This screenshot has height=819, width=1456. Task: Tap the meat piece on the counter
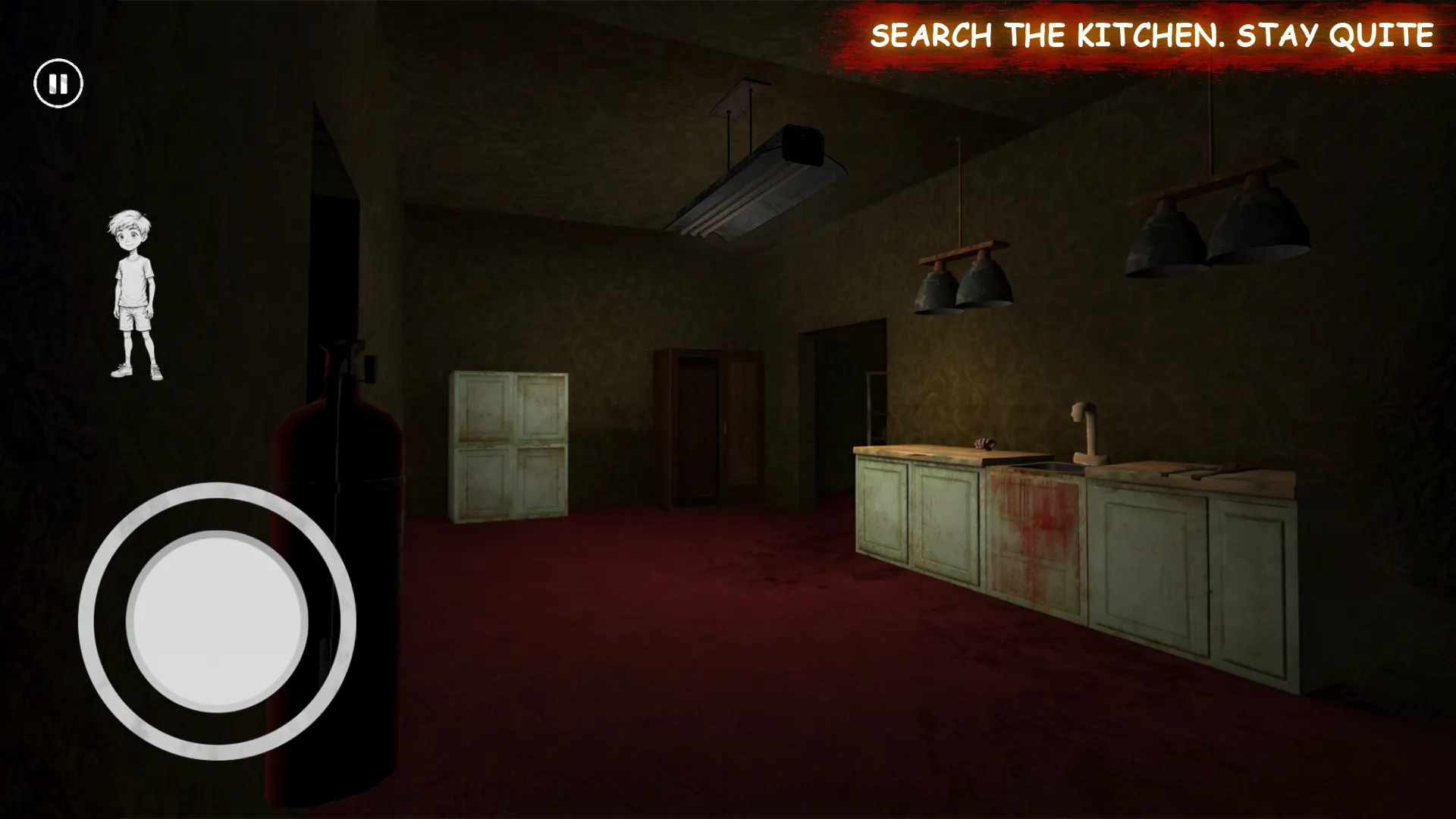pyautogui.click(x=984, y=445)
